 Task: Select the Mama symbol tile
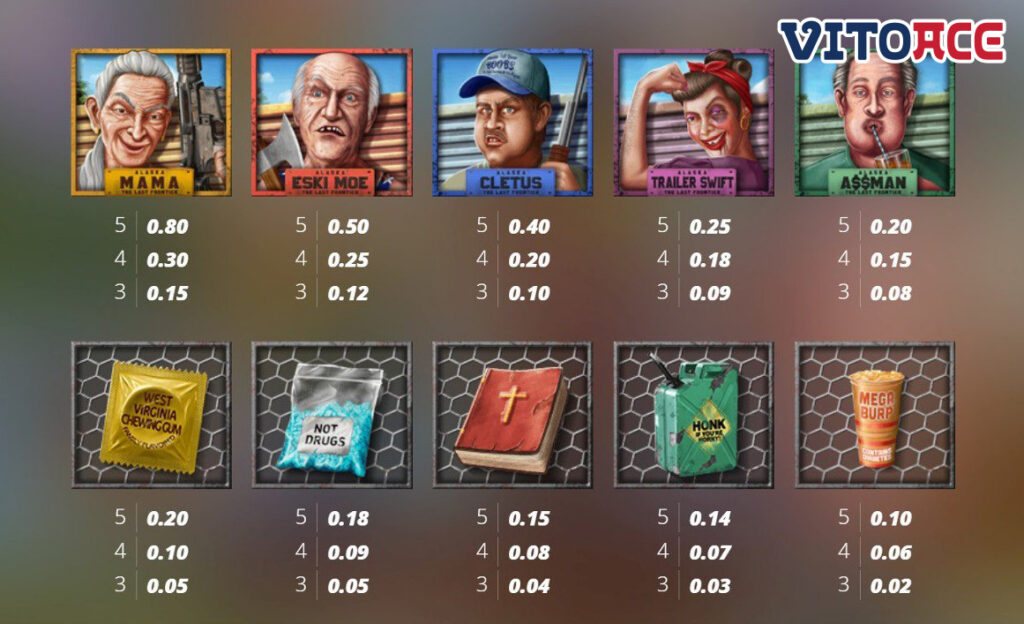coord(151,122)
